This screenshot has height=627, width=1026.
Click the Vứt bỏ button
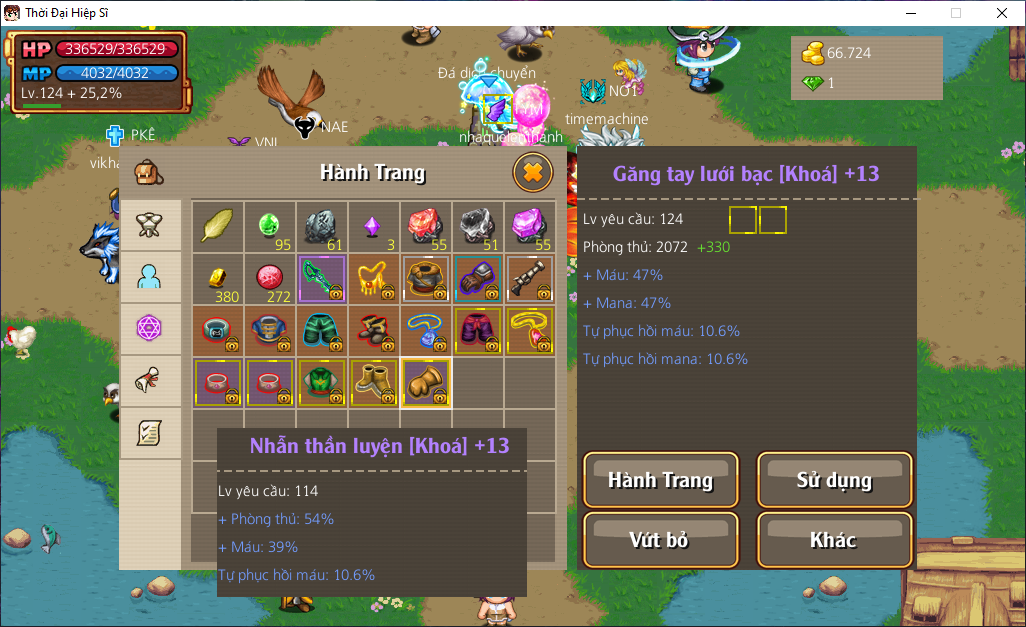coord(660,540)
